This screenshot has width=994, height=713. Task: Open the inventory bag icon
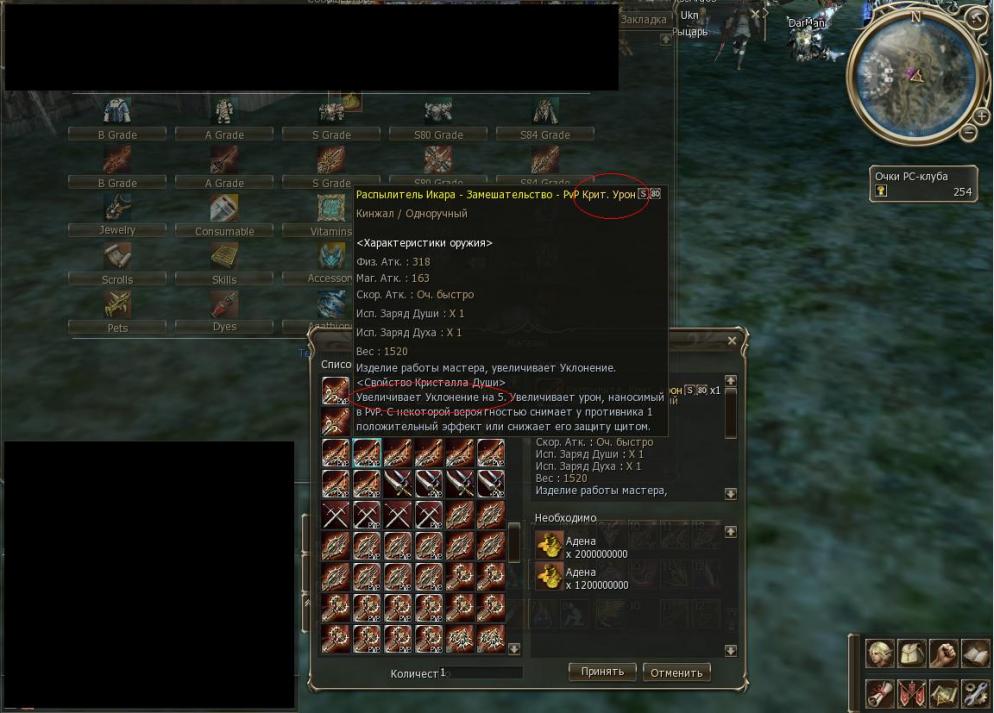(911, 653)
